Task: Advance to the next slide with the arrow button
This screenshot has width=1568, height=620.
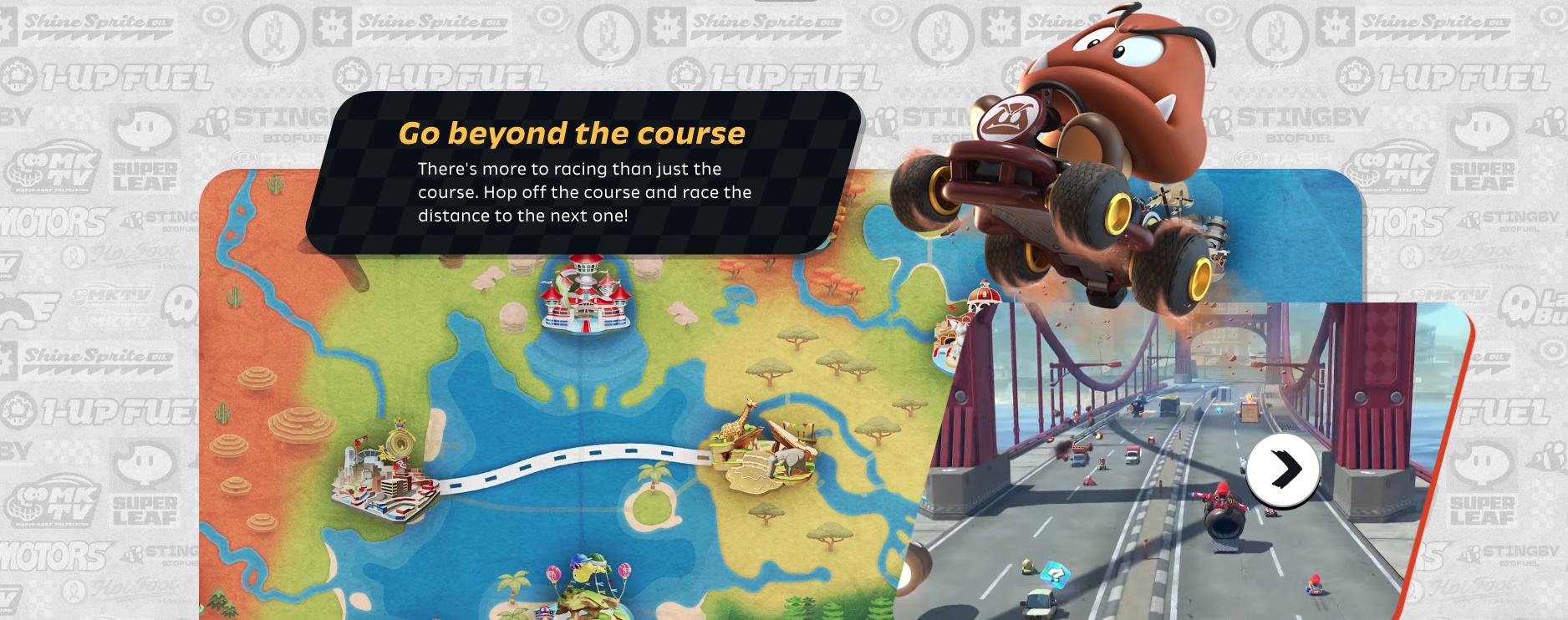Action: 1283,470
